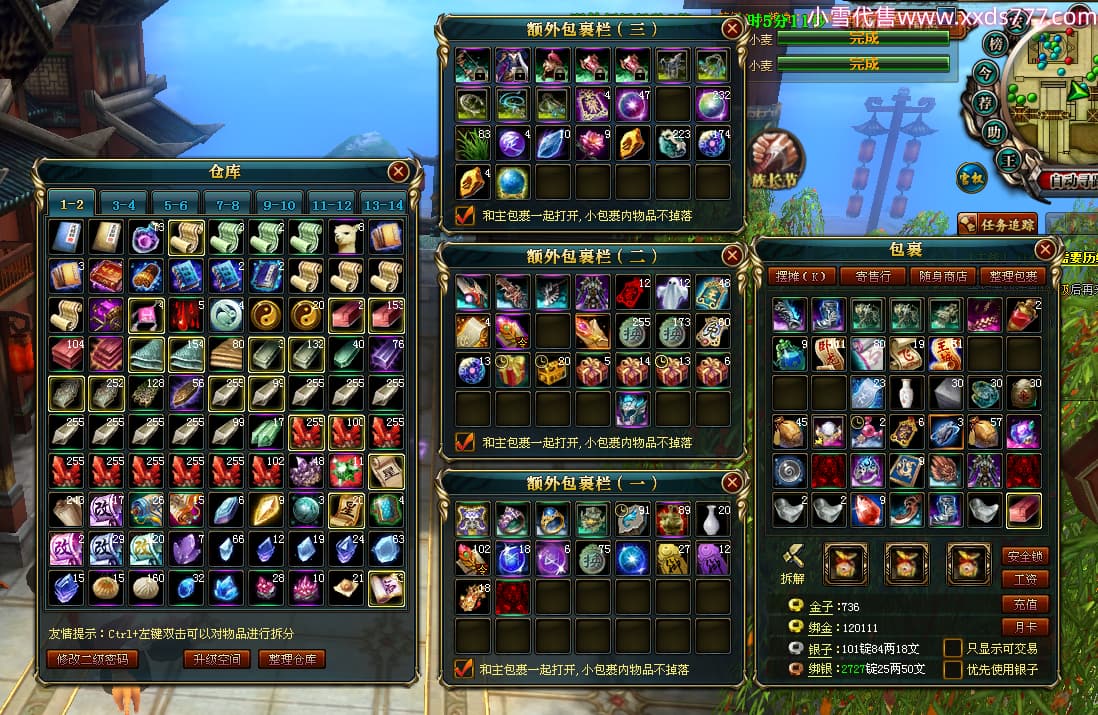This screenshot has width=1098, height=715.
Task: Open the 任务追踪 quest tracker tab
Action: pos(998,224)
